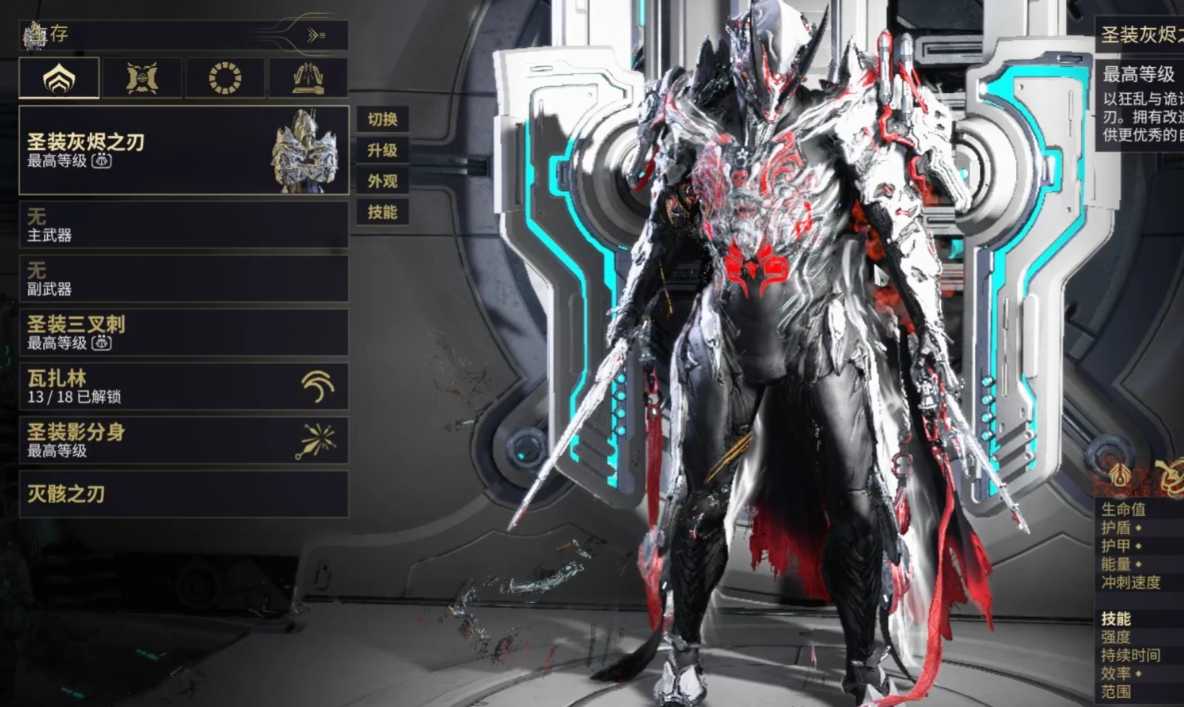The image size is (1184, 707).
Task: Choose the 灭骸之刃 weapon slot
Action: [x=184, y=494]
